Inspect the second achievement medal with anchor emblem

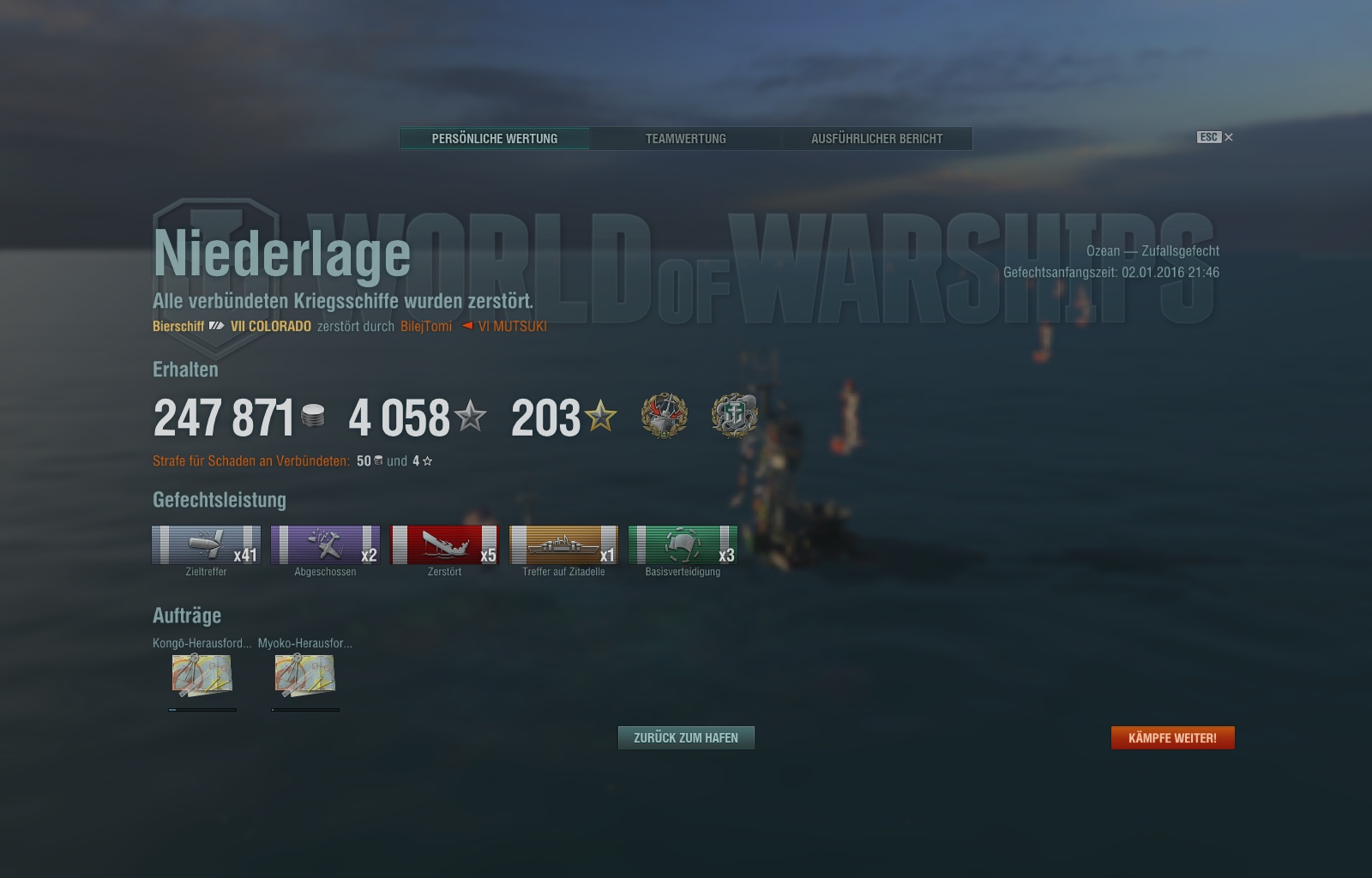[734, 416]
